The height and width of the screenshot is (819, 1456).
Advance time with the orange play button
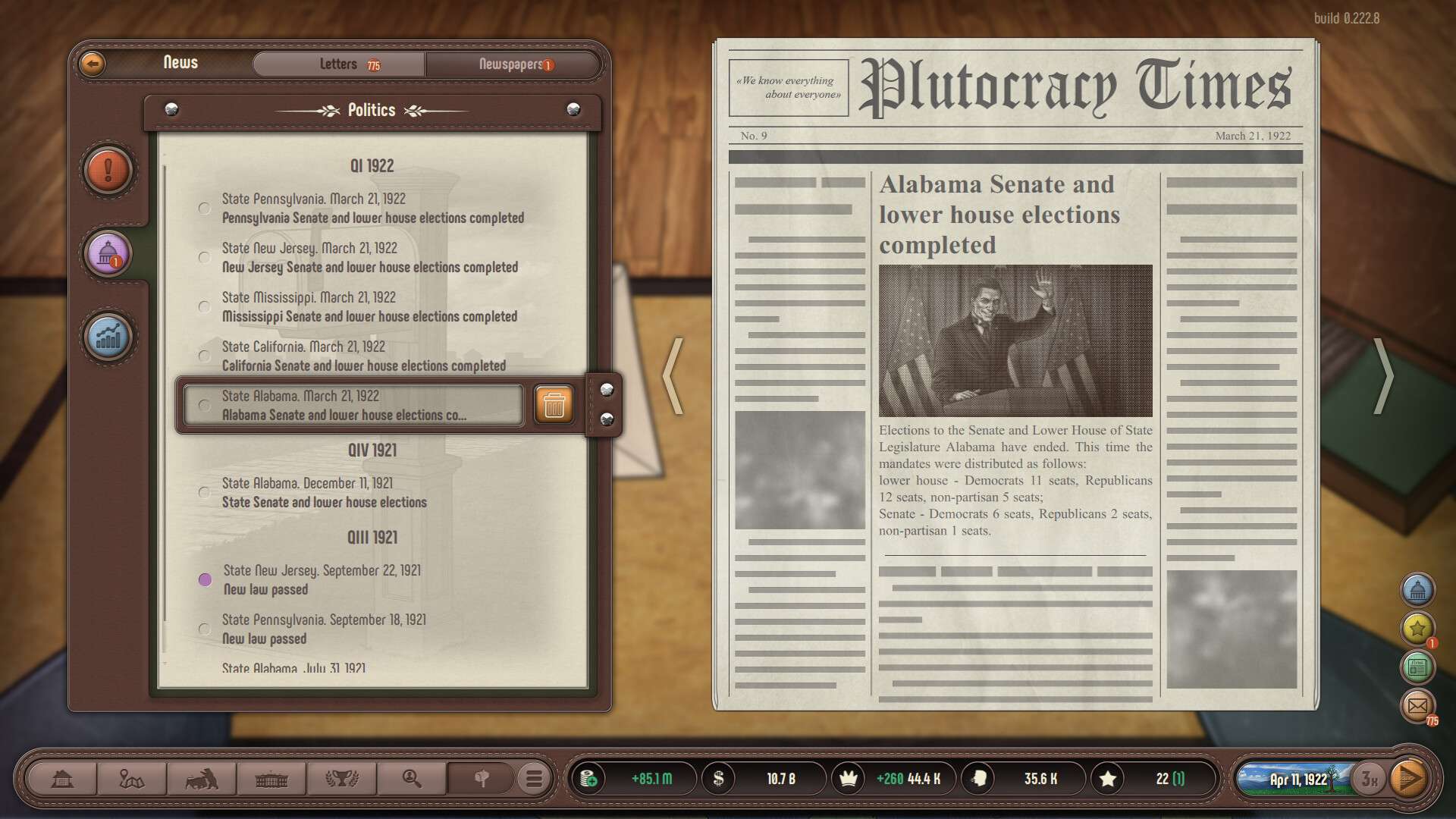coord(1410,779)
